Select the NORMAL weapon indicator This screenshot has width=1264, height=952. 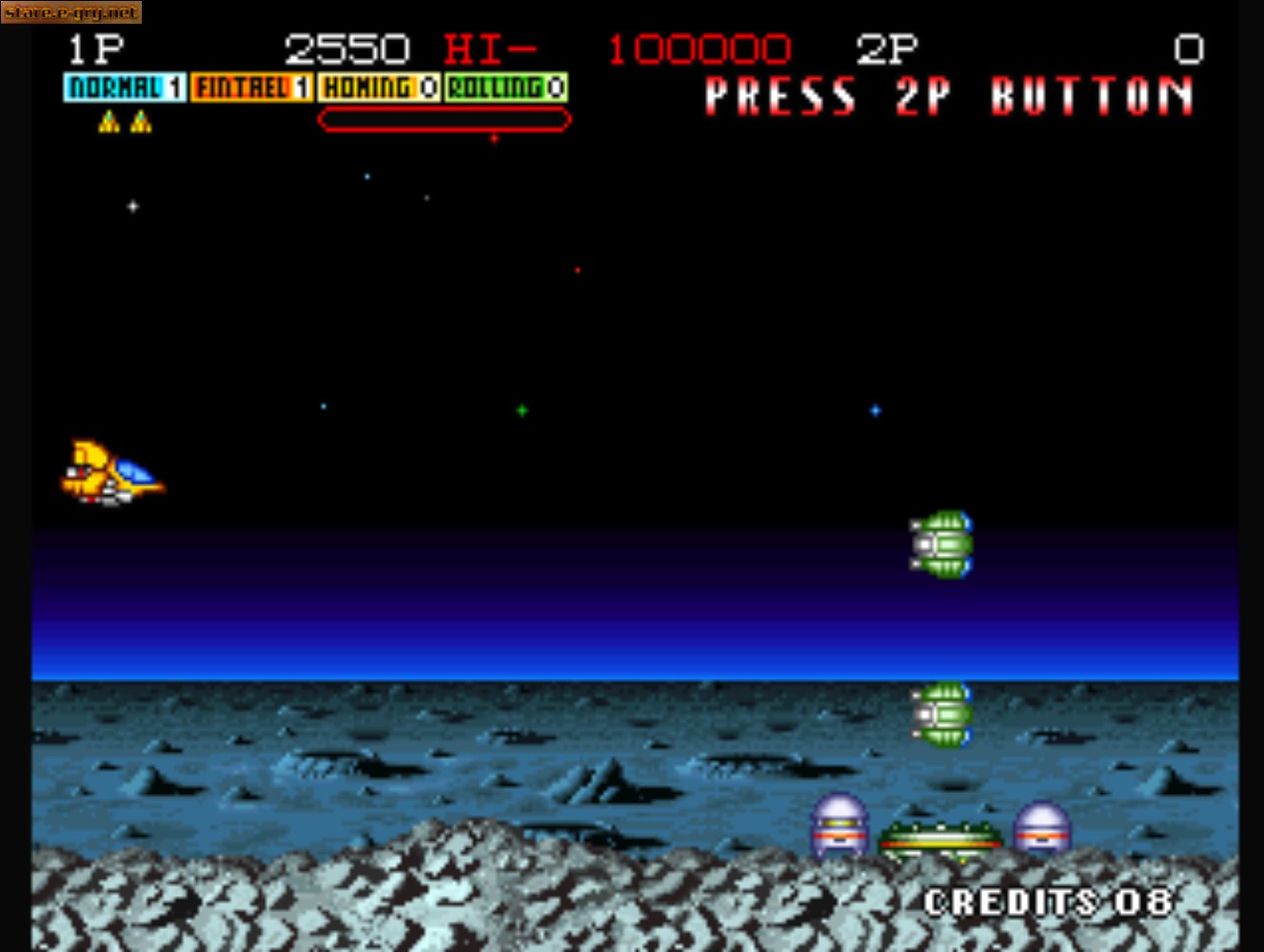(125, 88)
